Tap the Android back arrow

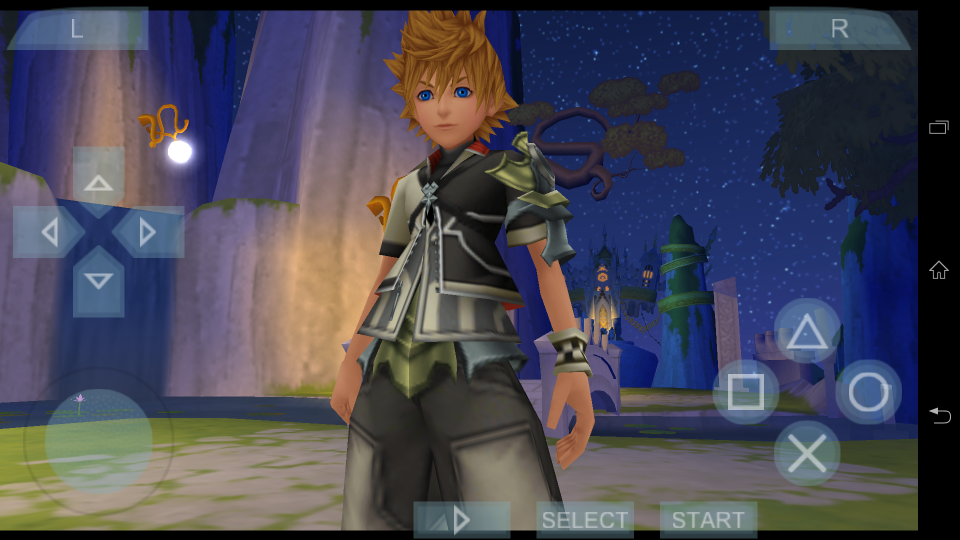point(939,415)
